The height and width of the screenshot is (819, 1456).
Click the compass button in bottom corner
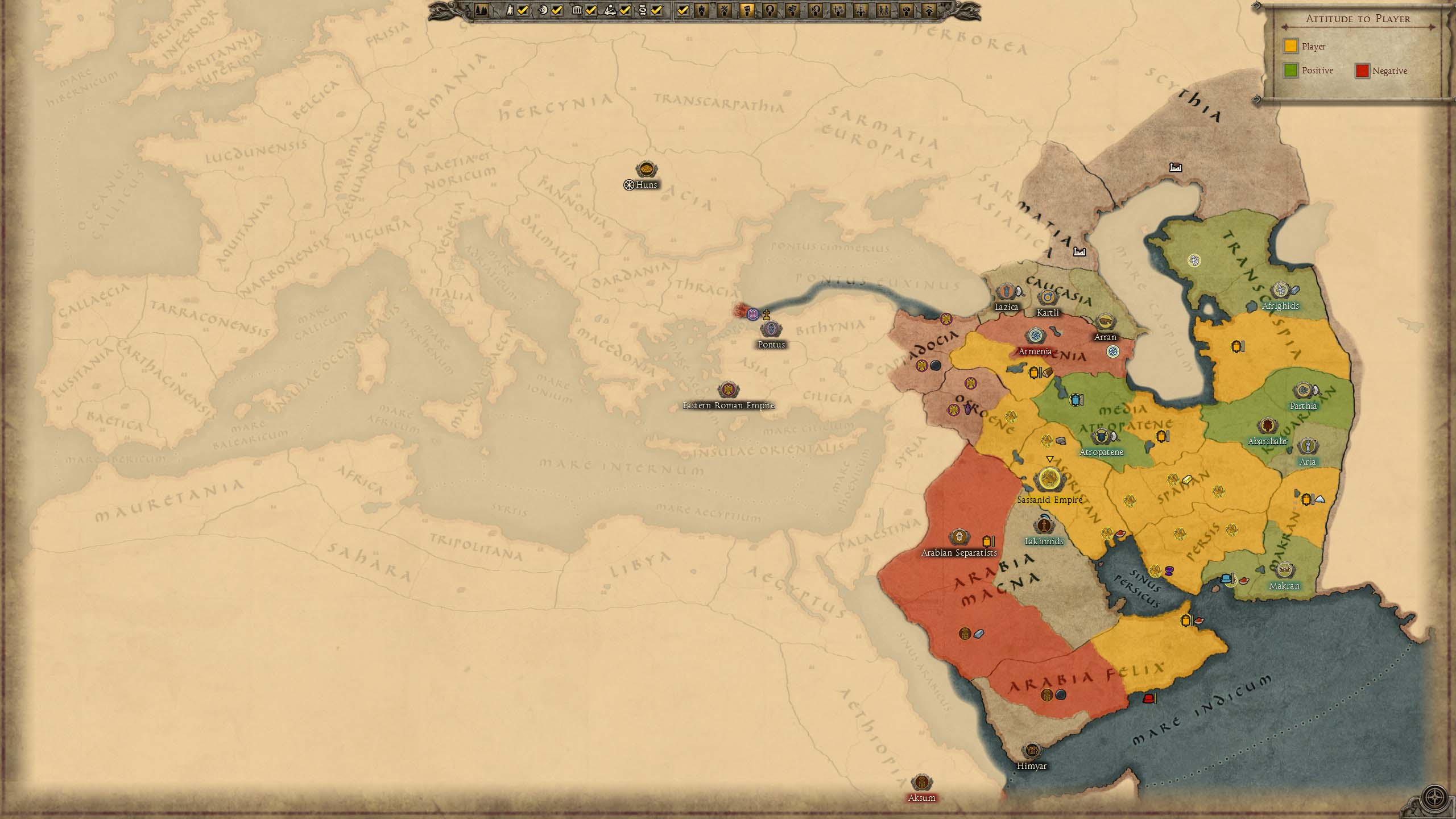[1435, 798]
